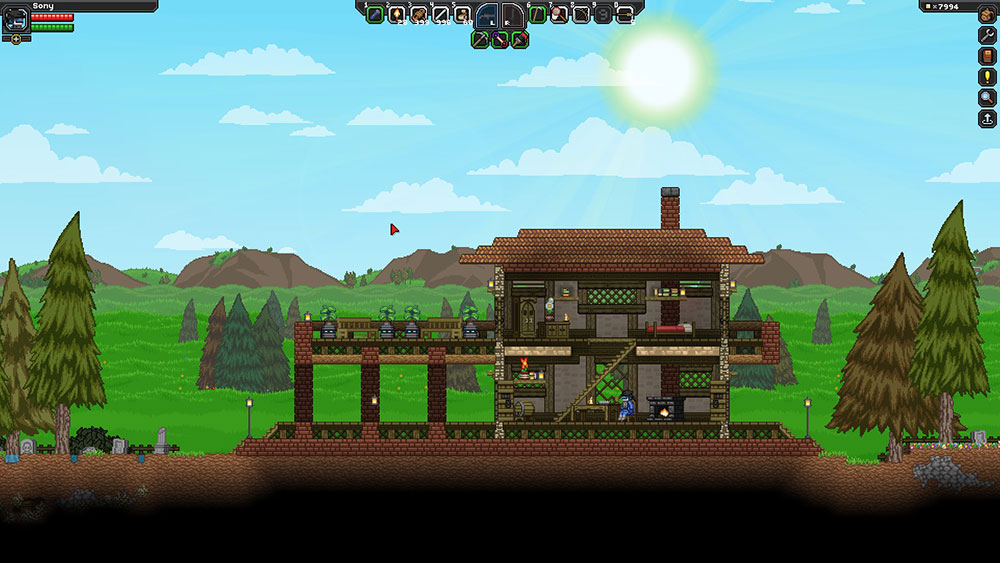Open the crafting wrench menu
This screenshot has width=1000, height=563.
[987, 34]
